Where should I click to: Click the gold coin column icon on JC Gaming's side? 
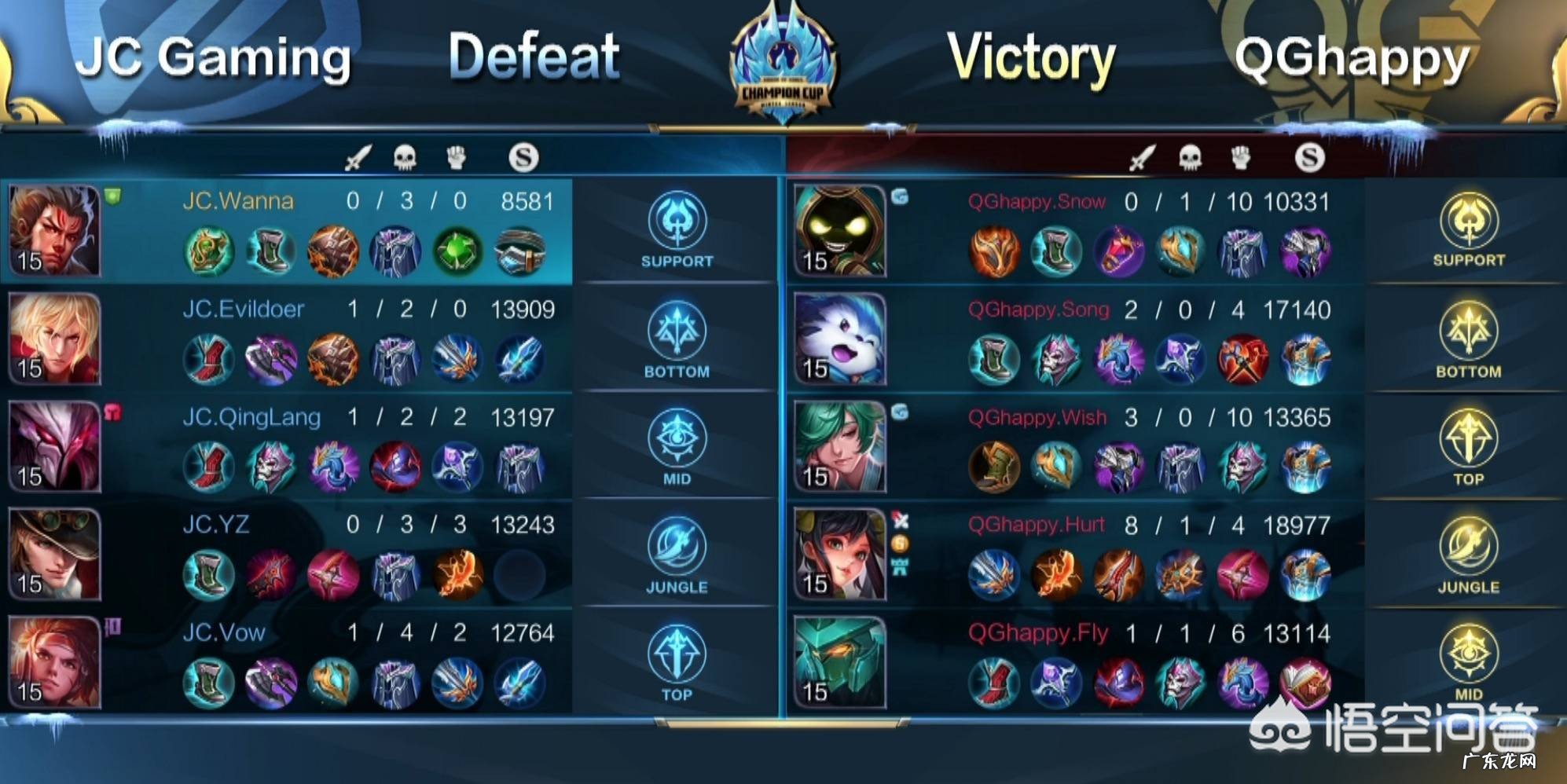[x=523, y=158]
